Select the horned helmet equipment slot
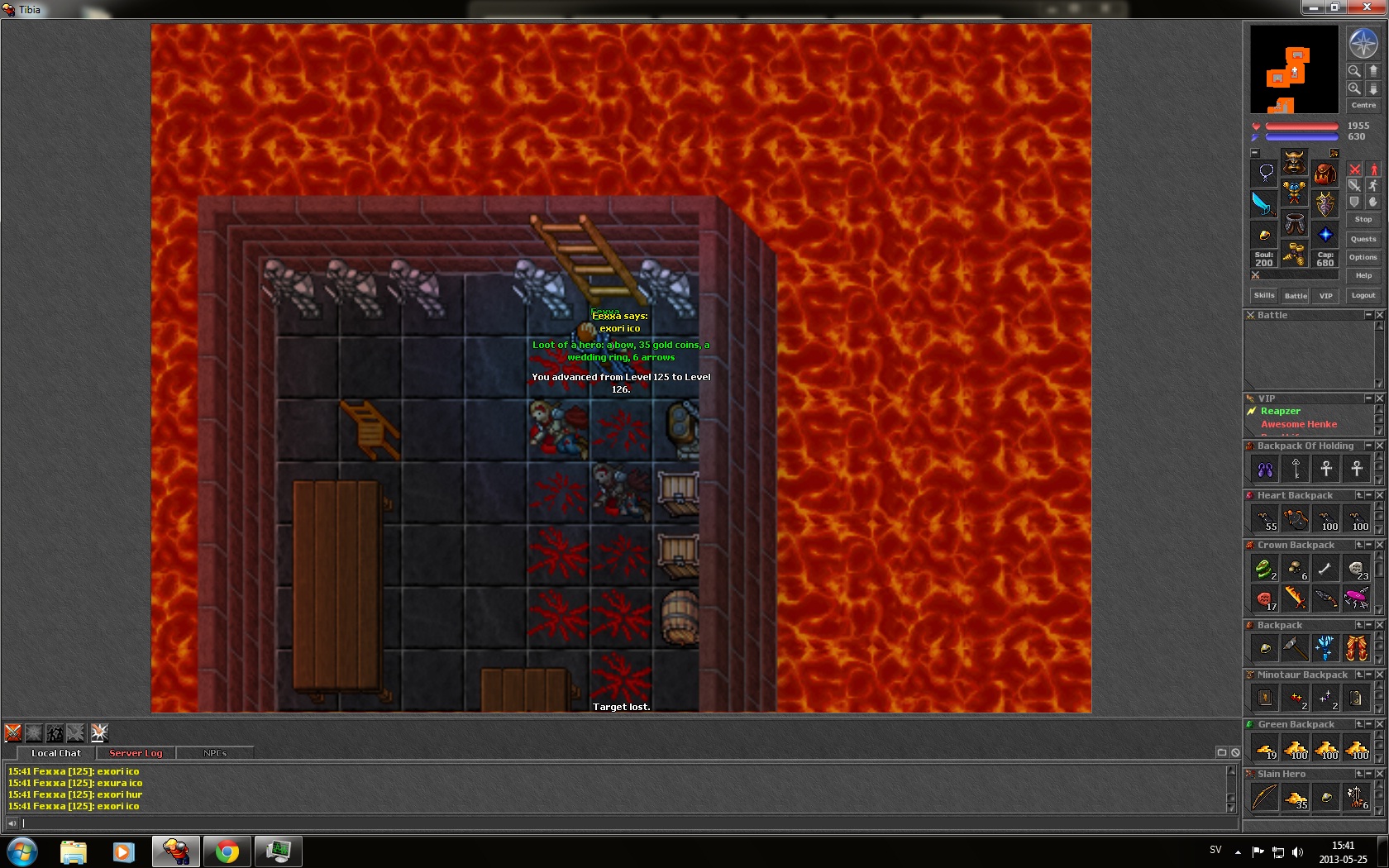Viewport: 1389px width, 868px height. point(1294,161)
